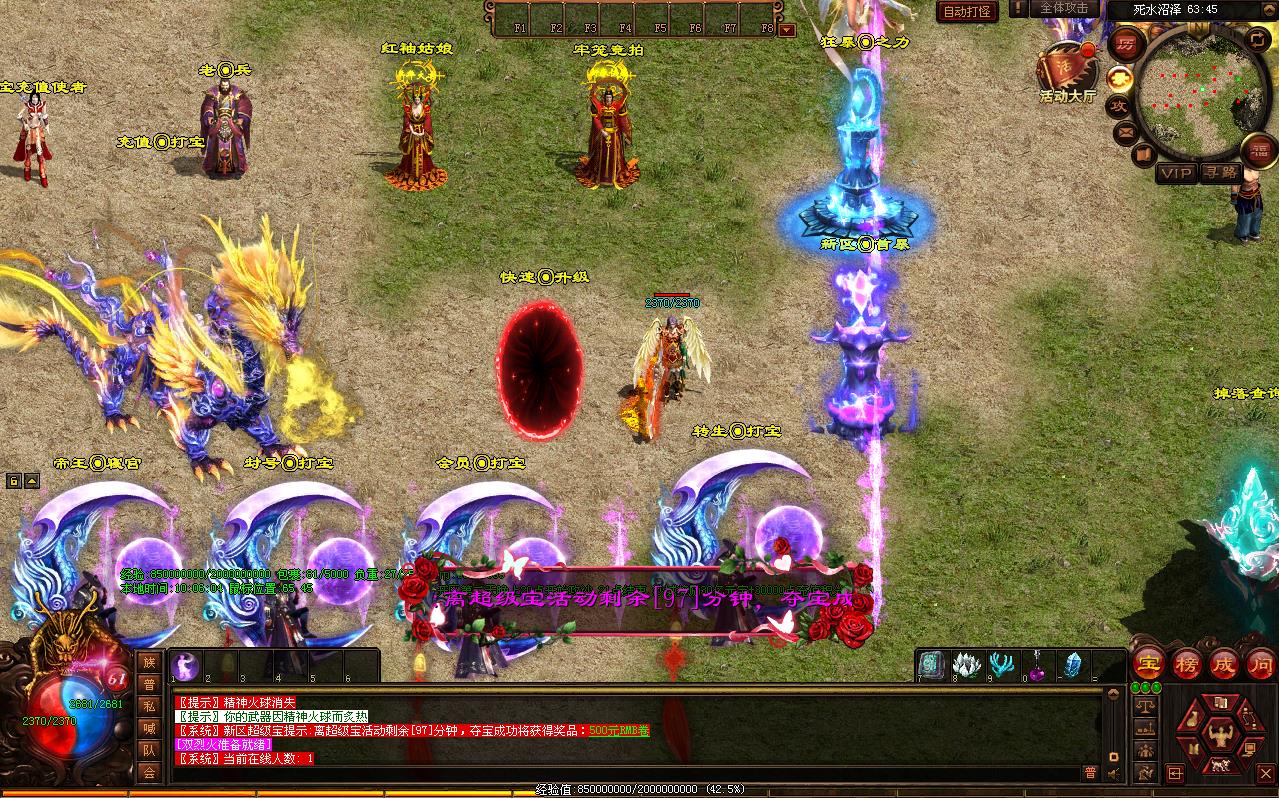Activate the purple figure skill in slot 1
The image size is (1279, 798).
(x=186, y=666)
